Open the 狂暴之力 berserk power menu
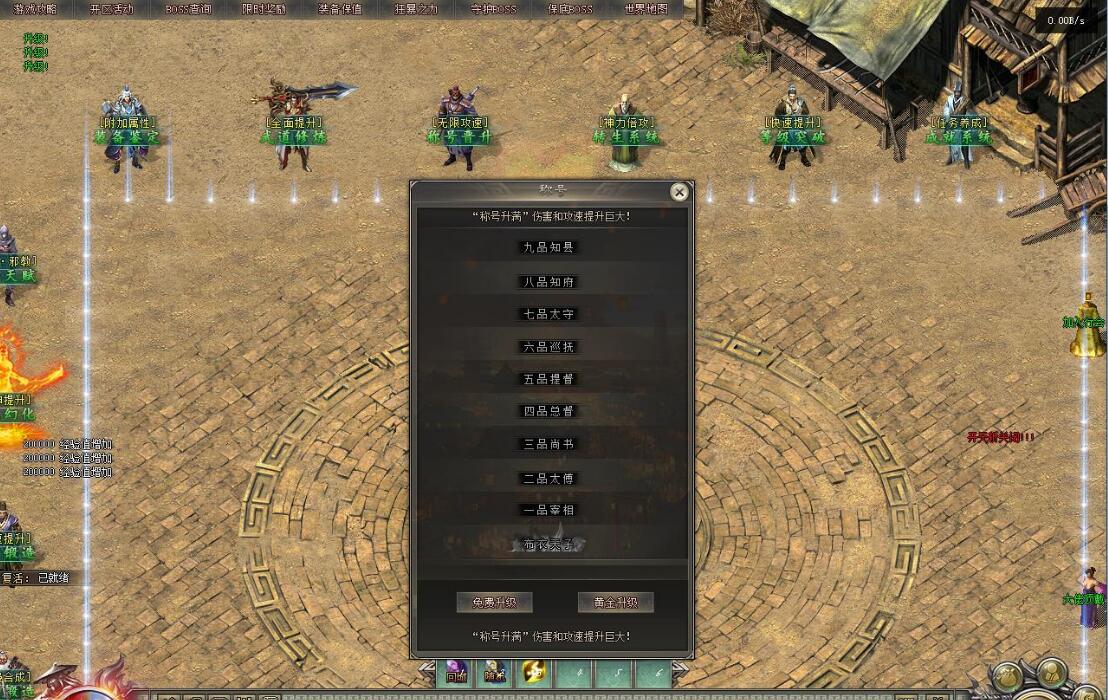This screenshot has height=700, width=1108. 416,9
